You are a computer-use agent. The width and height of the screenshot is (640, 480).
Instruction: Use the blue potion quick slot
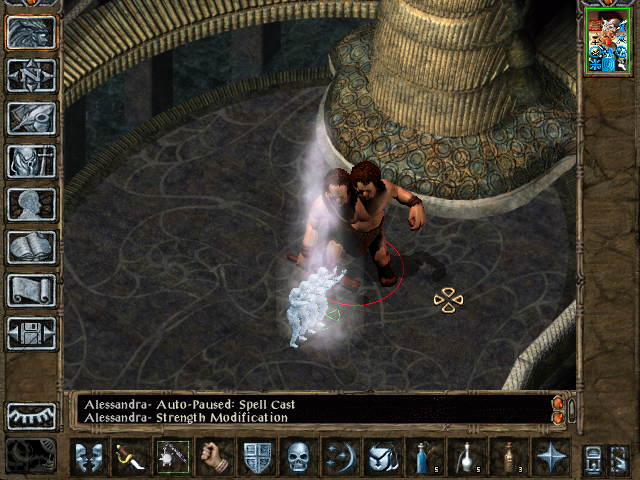[x=424, y=457]
